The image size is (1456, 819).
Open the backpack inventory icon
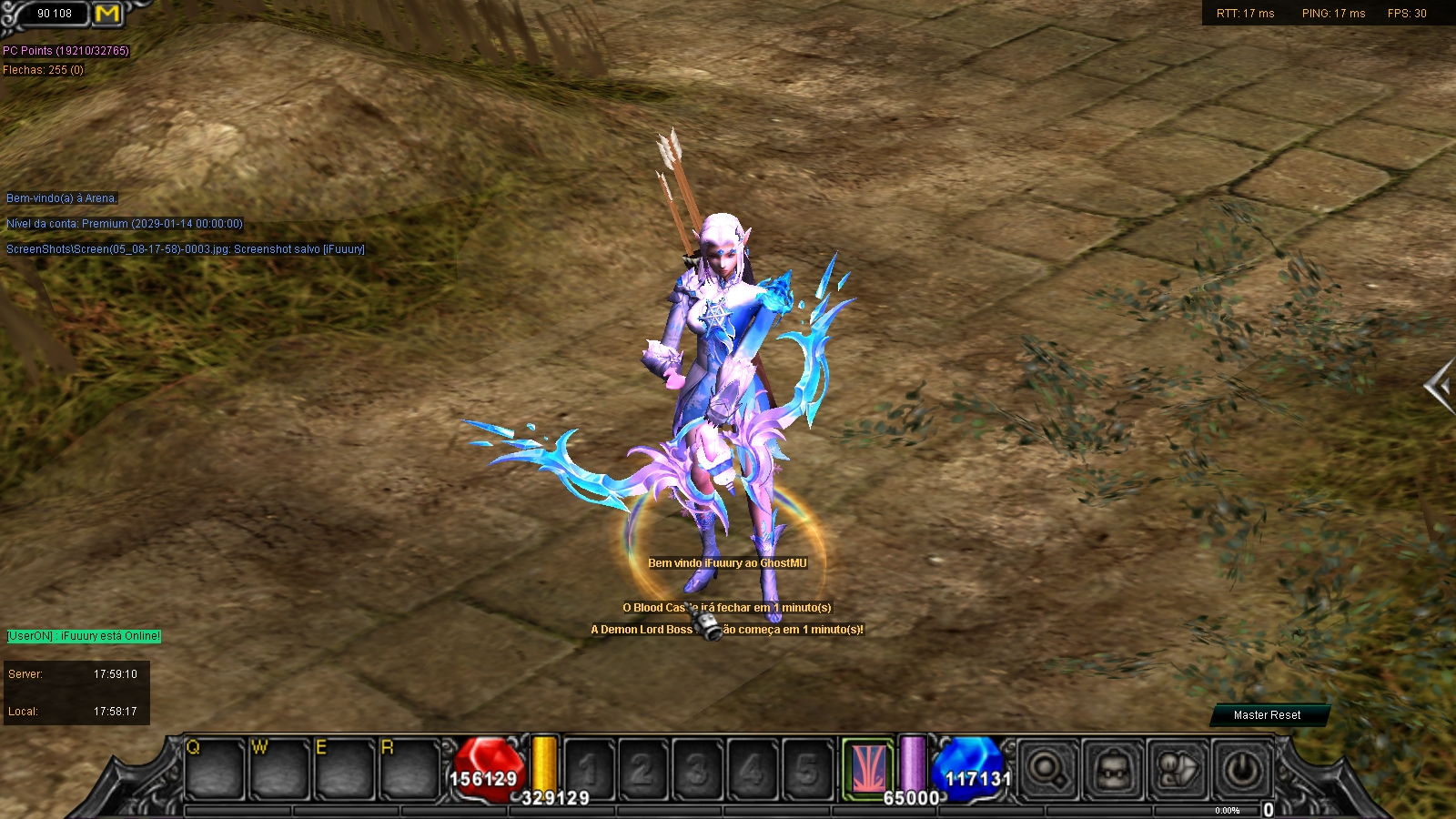(x=1113, y=771)
